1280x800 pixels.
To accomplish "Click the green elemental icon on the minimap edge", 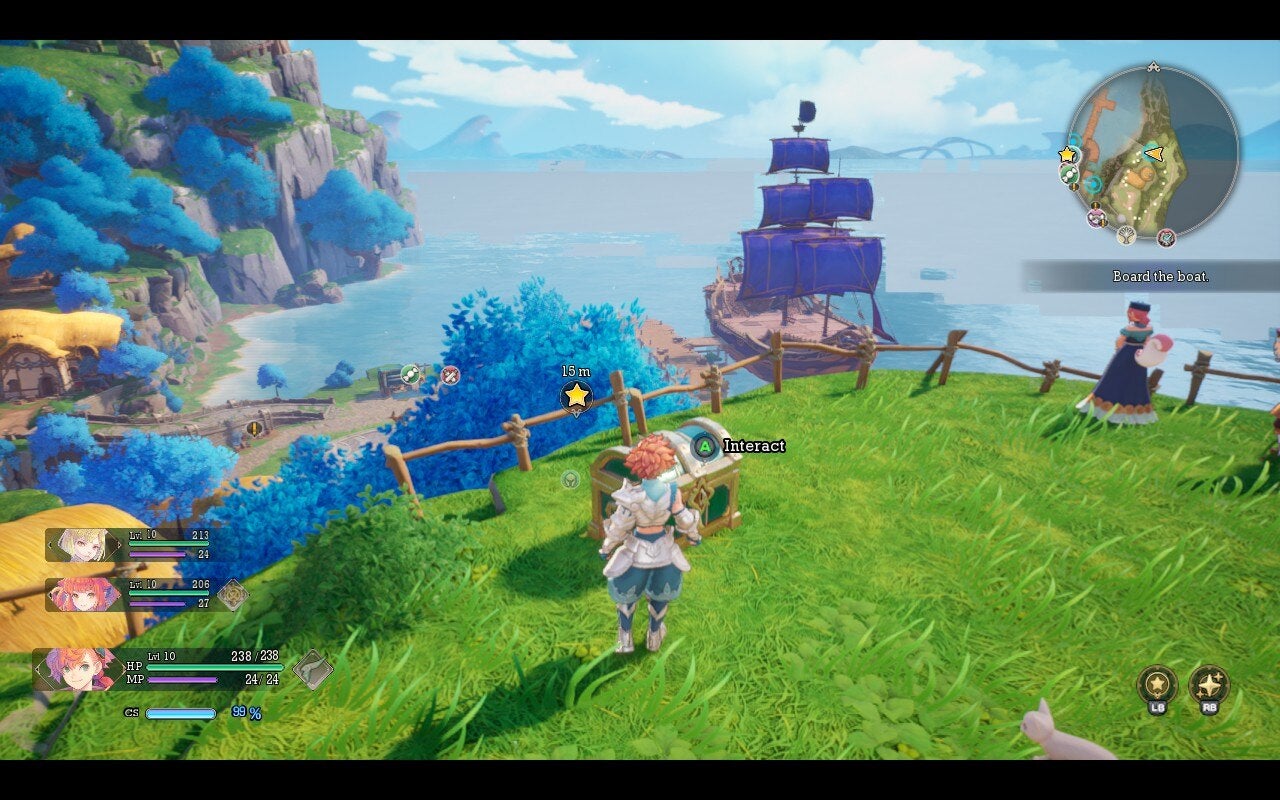I will pos(1068,172).
